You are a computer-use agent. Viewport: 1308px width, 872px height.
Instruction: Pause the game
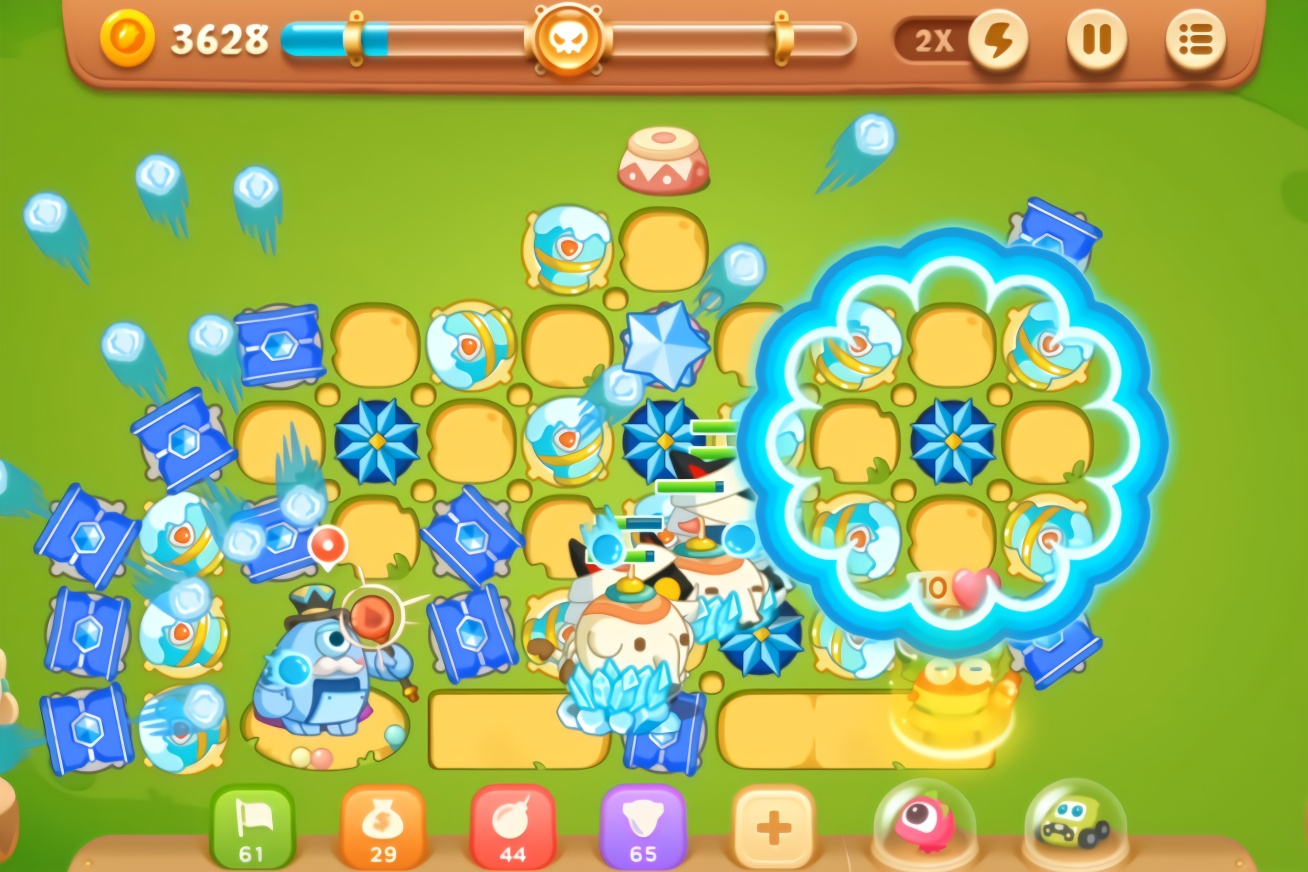coord(1097,41)
